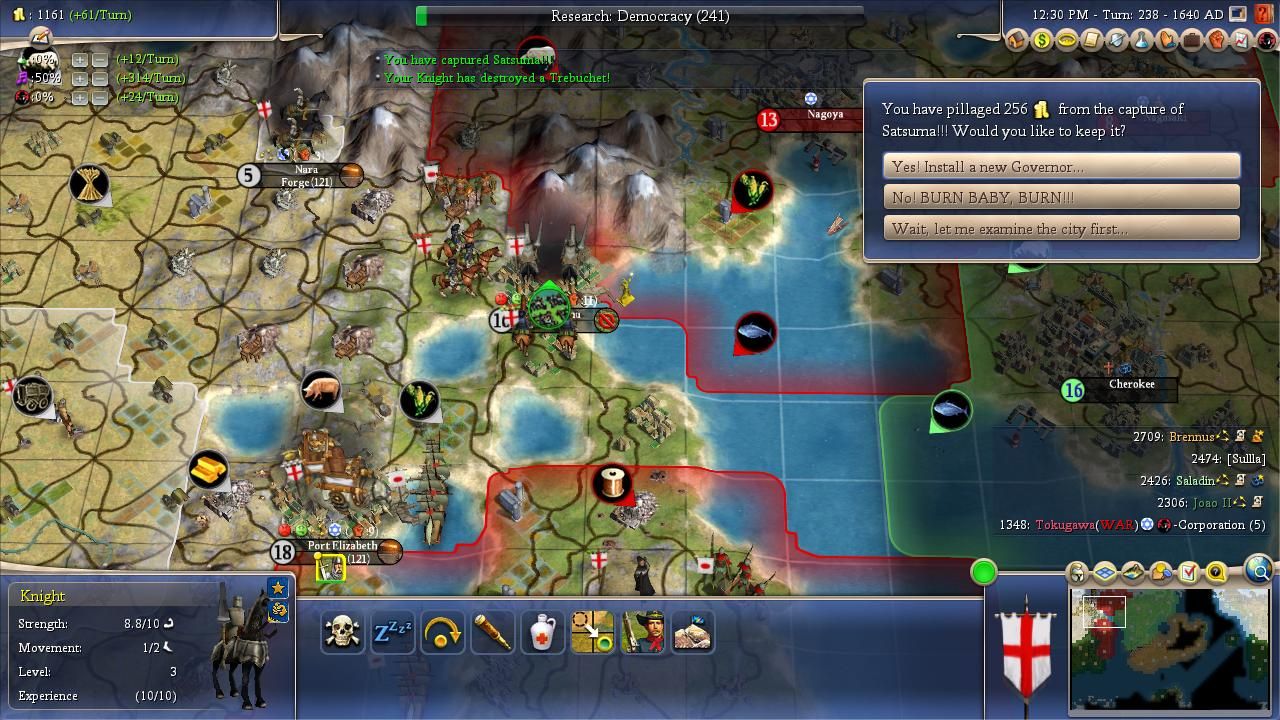Toggle the grid tile display button
The image size is (1280, 720).
pyautogui.click(x=1105, y=573)
